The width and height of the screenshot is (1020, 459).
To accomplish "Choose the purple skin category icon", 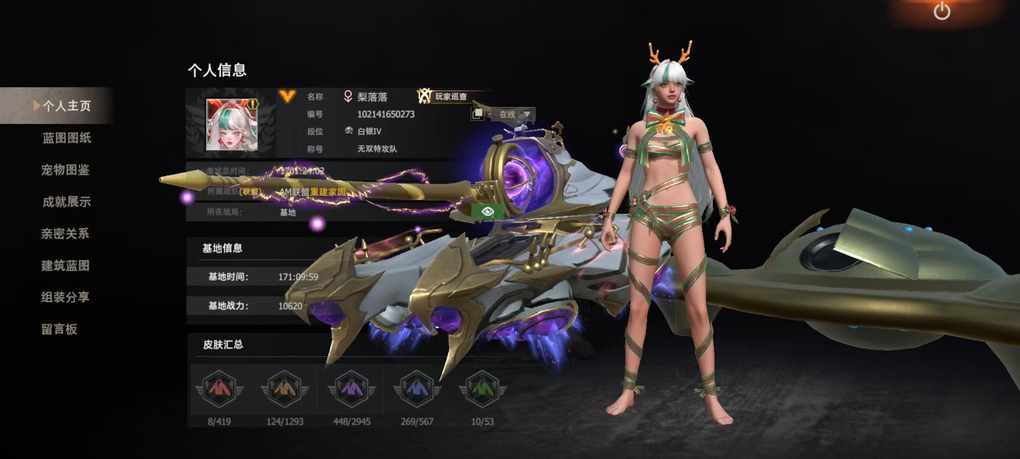I will pos(350,386).
